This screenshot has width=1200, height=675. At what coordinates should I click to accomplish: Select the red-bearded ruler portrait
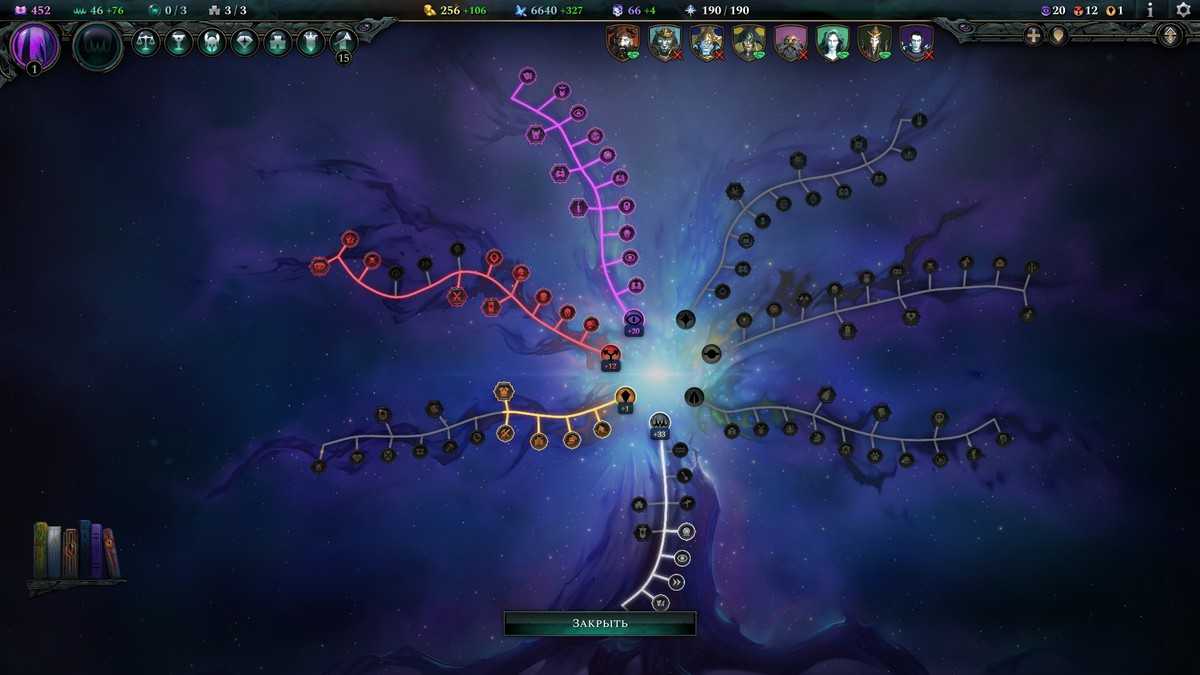(x=623, y=43)
